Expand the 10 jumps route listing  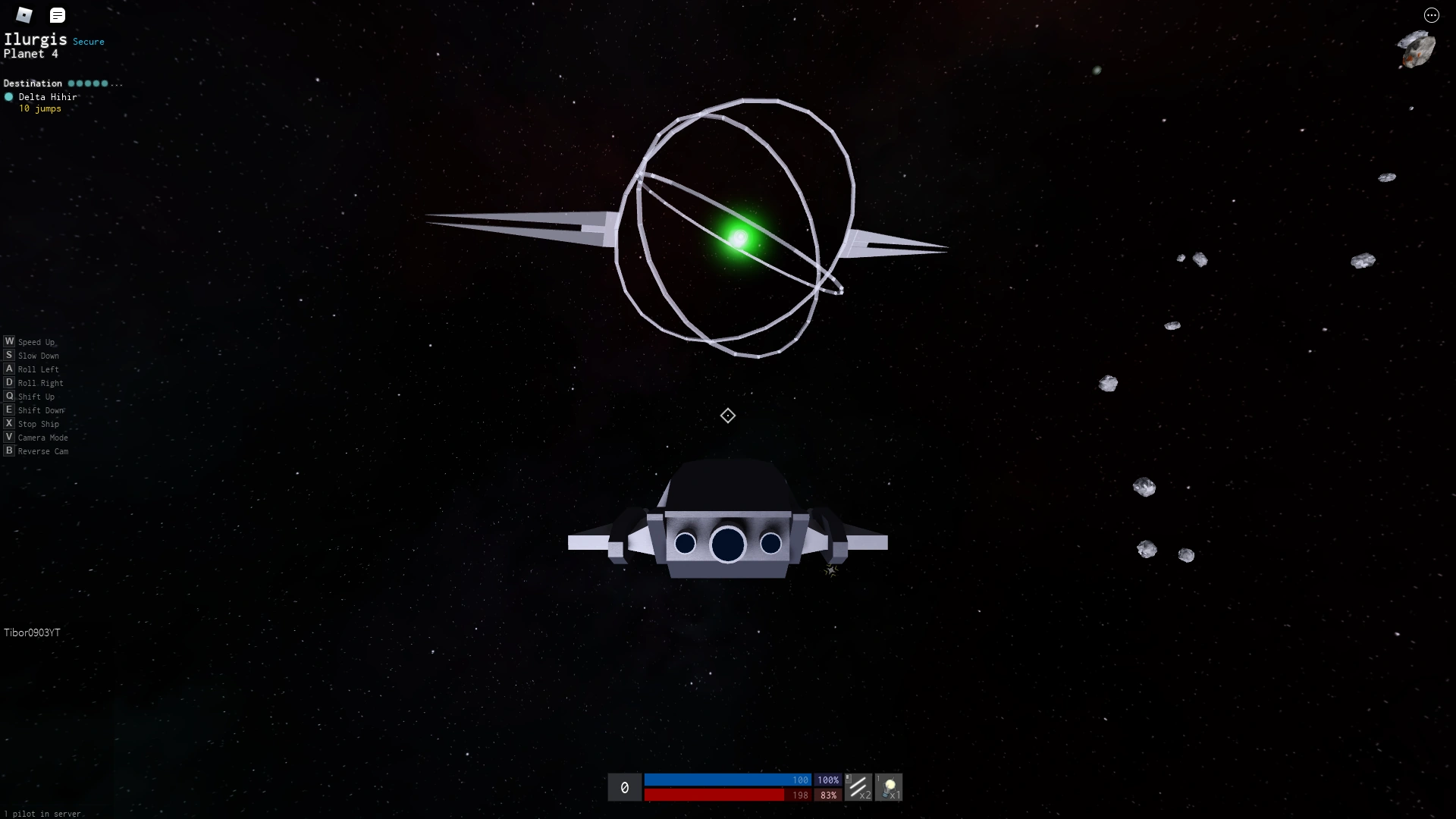39,108
